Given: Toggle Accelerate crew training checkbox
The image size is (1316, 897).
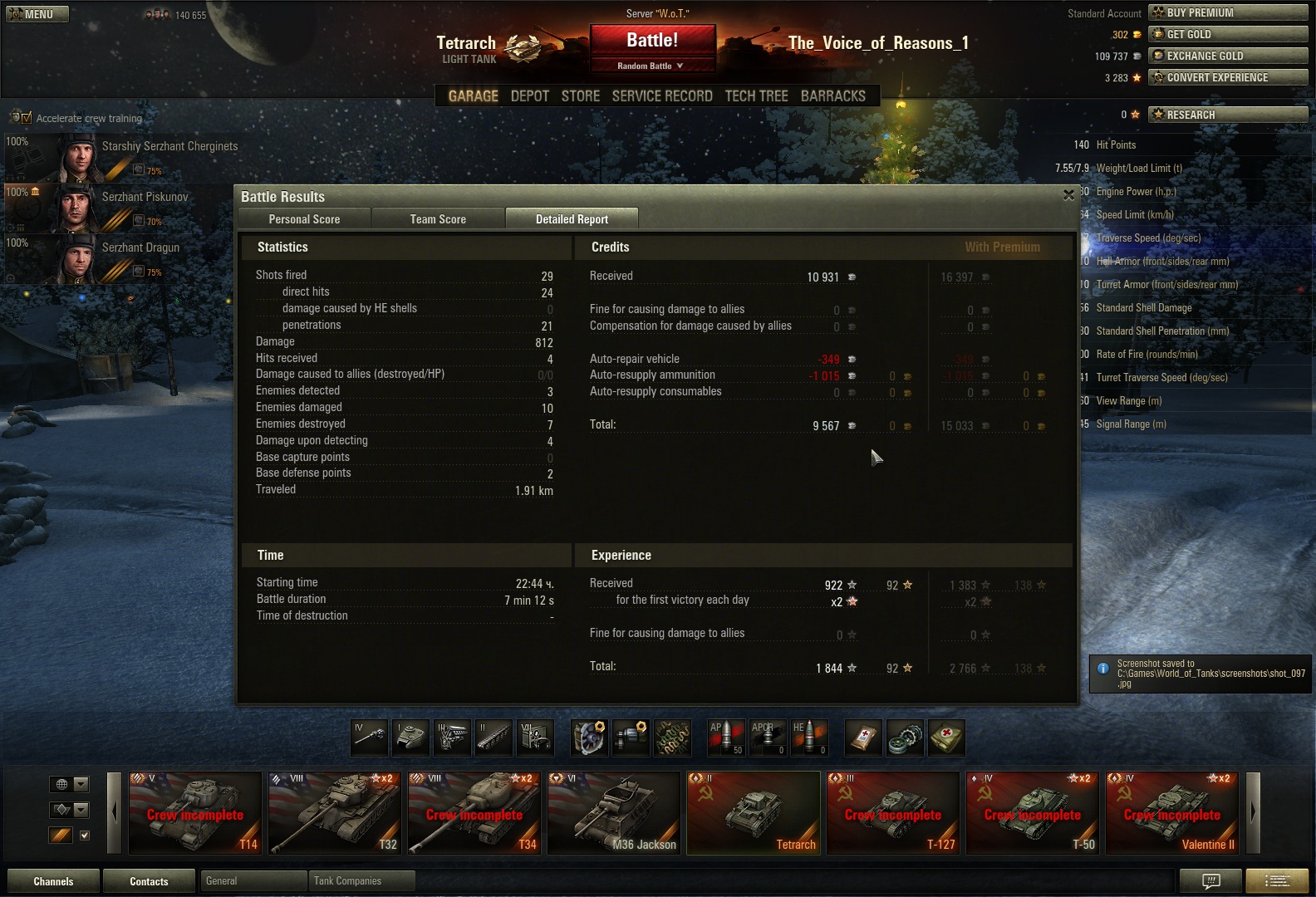Looking at the screenshot, I should (x=27, y=118).
